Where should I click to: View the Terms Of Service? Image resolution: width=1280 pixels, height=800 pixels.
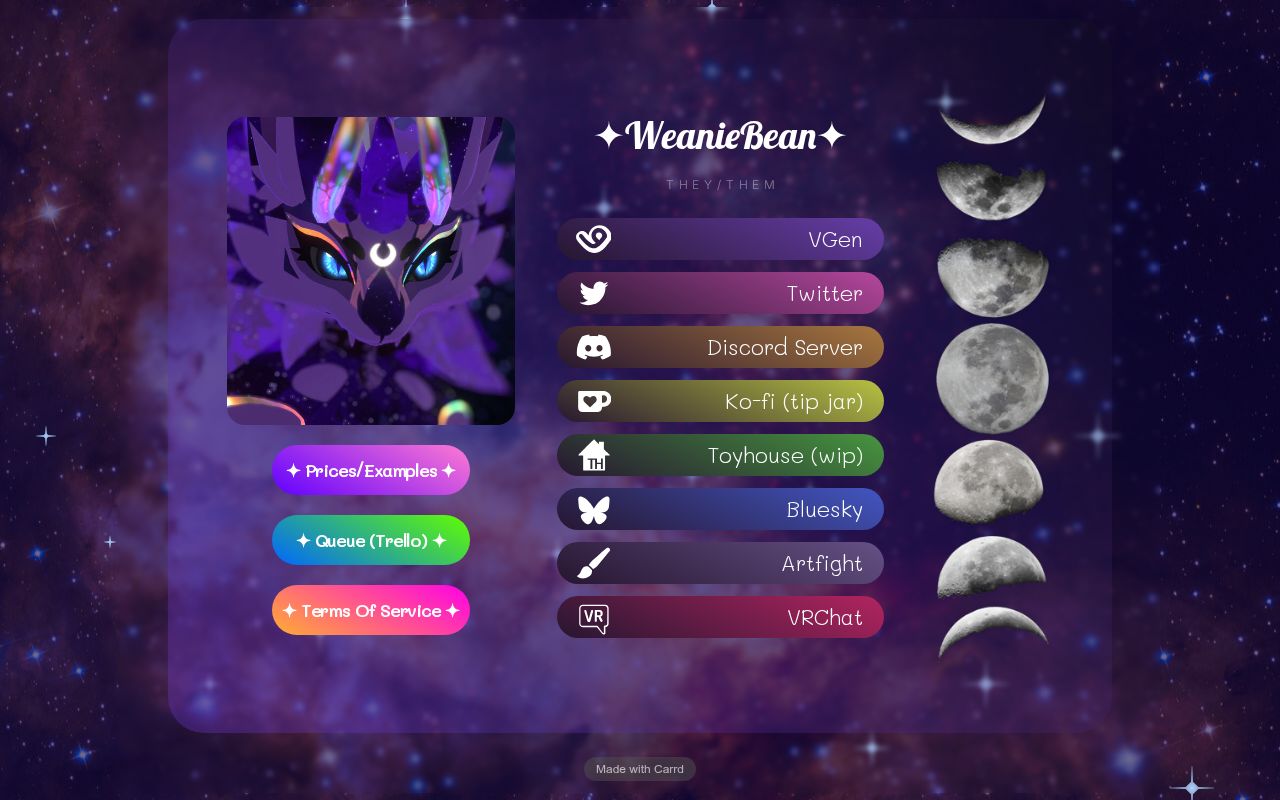point(371,610)
